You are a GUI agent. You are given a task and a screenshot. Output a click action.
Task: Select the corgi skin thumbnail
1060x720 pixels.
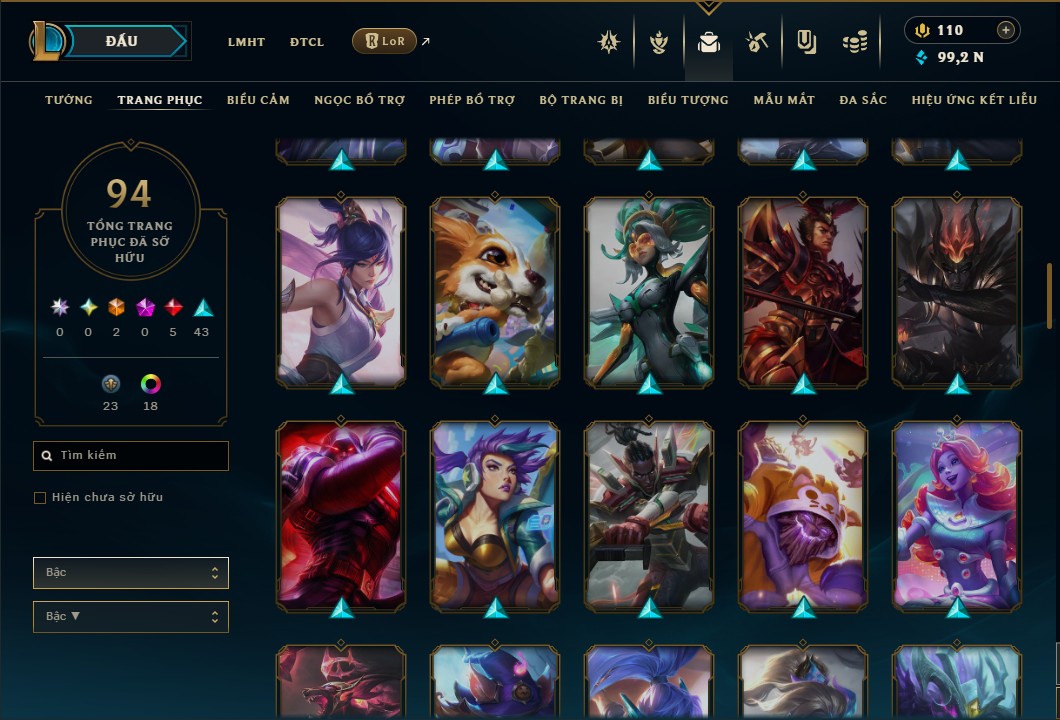495,292
